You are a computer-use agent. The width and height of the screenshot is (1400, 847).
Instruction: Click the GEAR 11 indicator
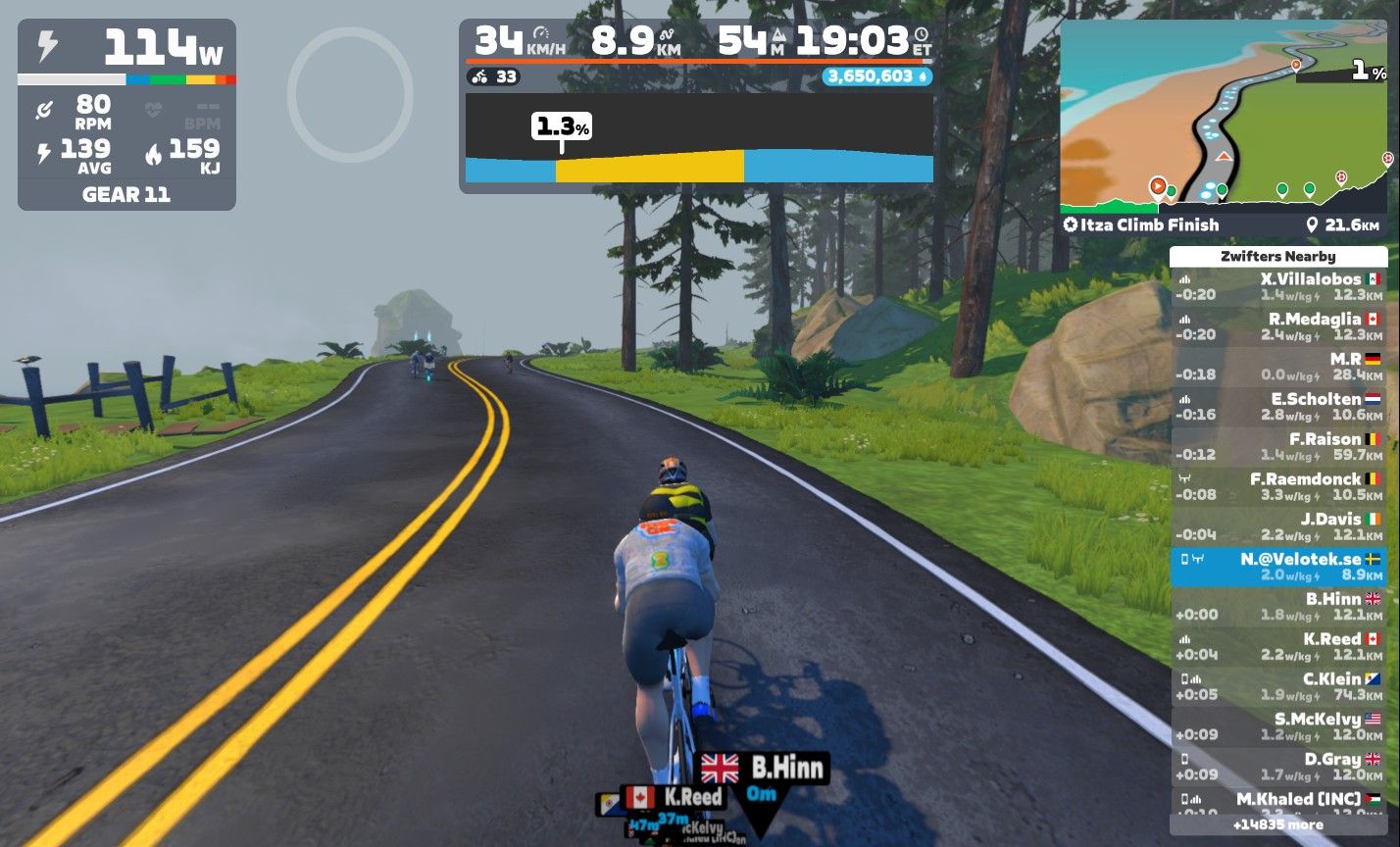pyautogui.click(x=126, y=194)
